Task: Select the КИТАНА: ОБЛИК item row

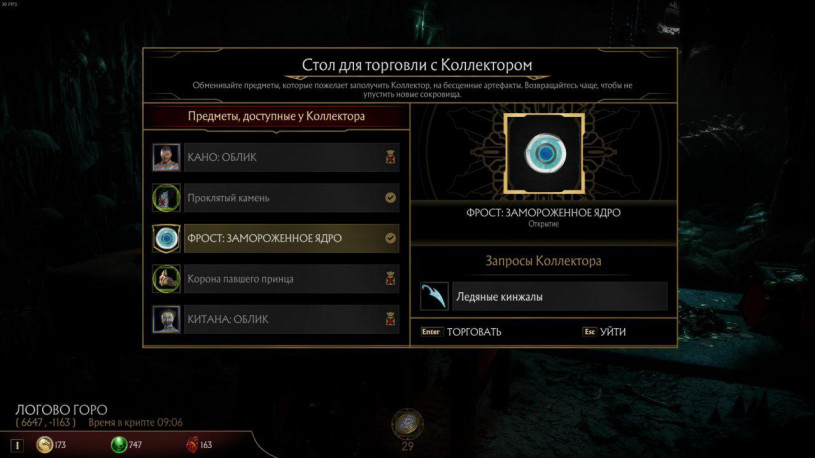Action: [x=276, y=320]
